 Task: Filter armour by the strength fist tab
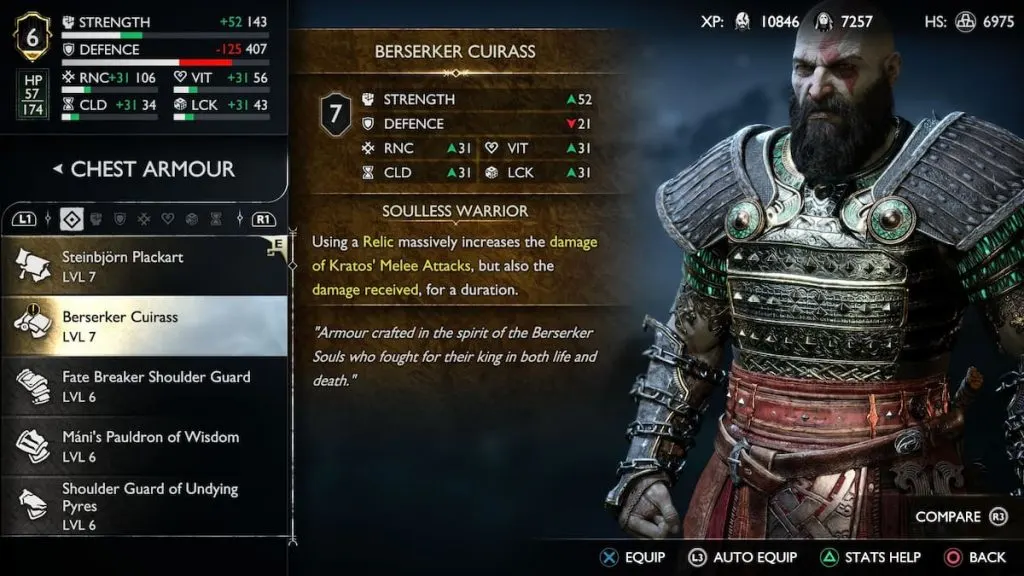(98, 218)
